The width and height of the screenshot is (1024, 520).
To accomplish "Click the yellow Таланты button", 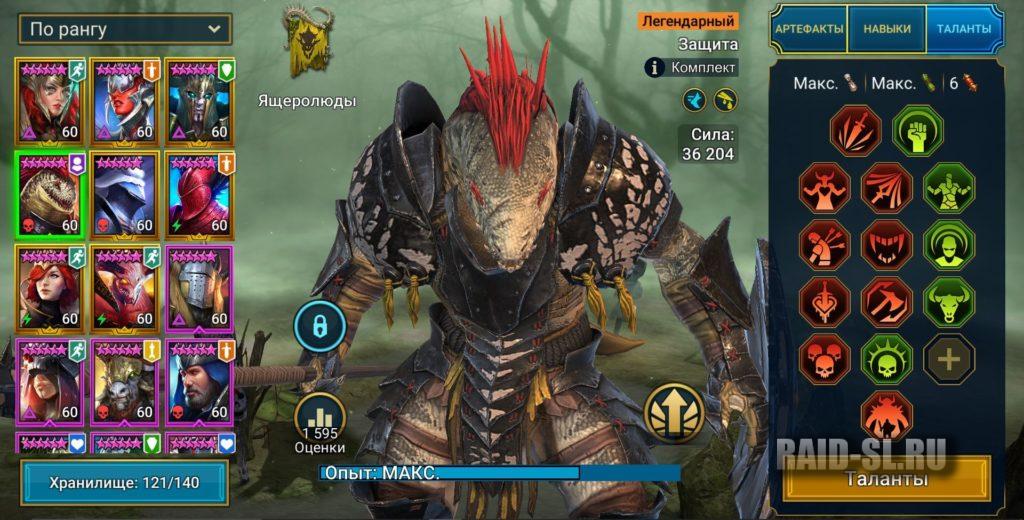I will tap(886, 479).
